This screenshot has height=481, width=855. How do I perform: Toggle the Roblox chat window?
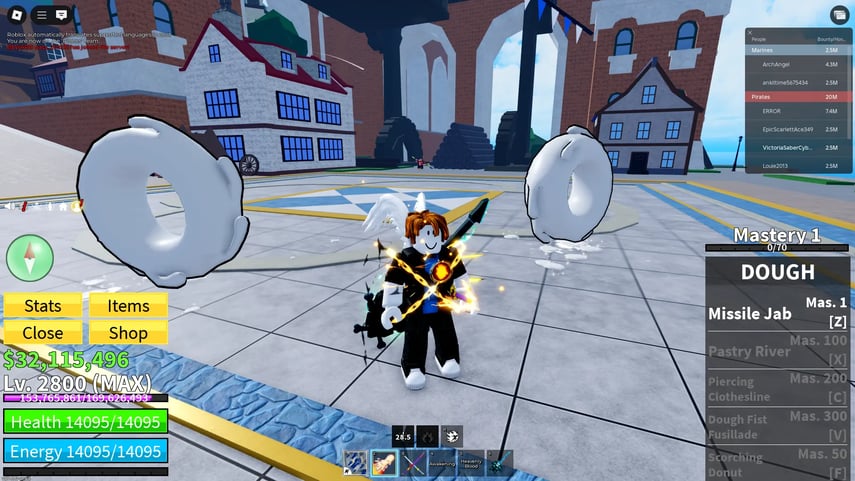[x=62, y=14]
